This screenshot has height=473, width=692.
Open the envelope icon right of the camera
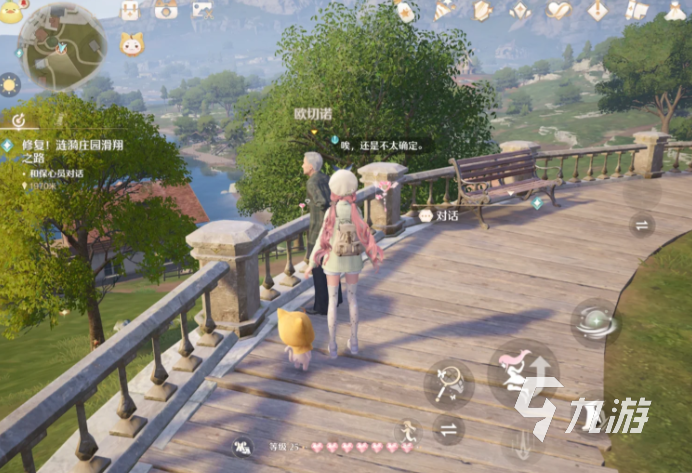point(202,10)
